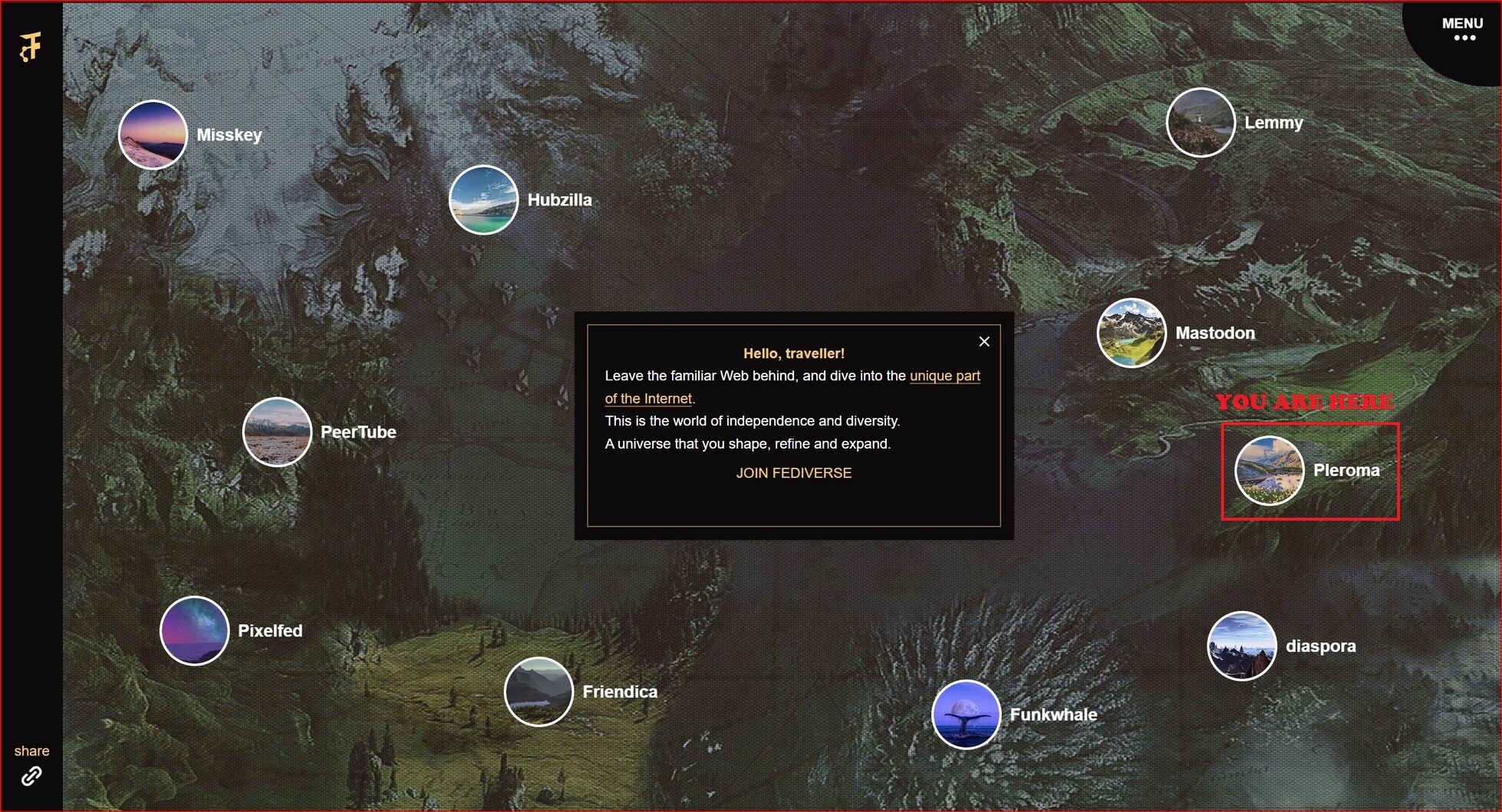Choose the Pixelfed marker
This screenshot has height=812, width=1502.
click(194, 630)
